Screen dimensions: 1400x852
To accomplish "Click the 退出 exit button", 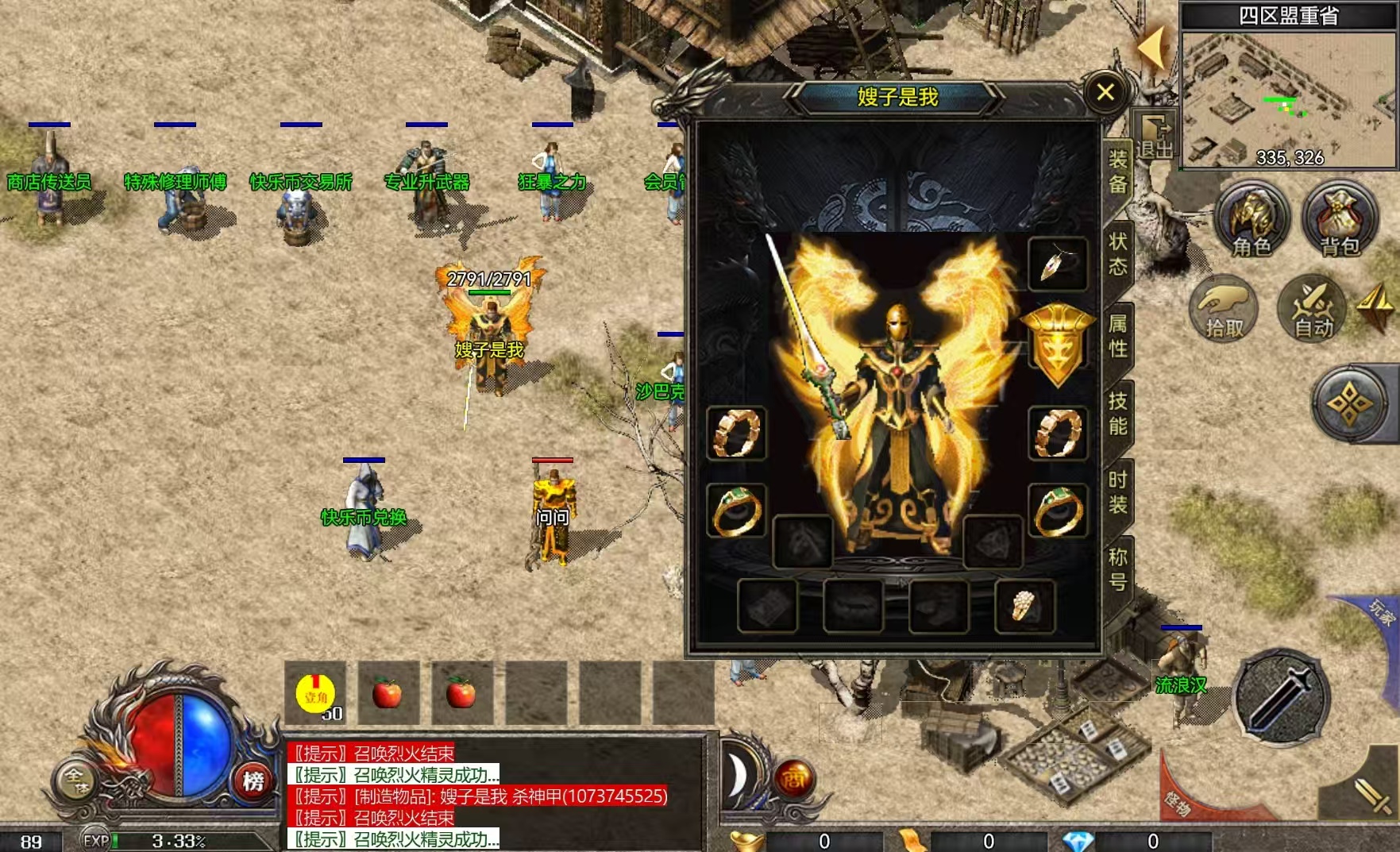I will [x=1155, y=137].
